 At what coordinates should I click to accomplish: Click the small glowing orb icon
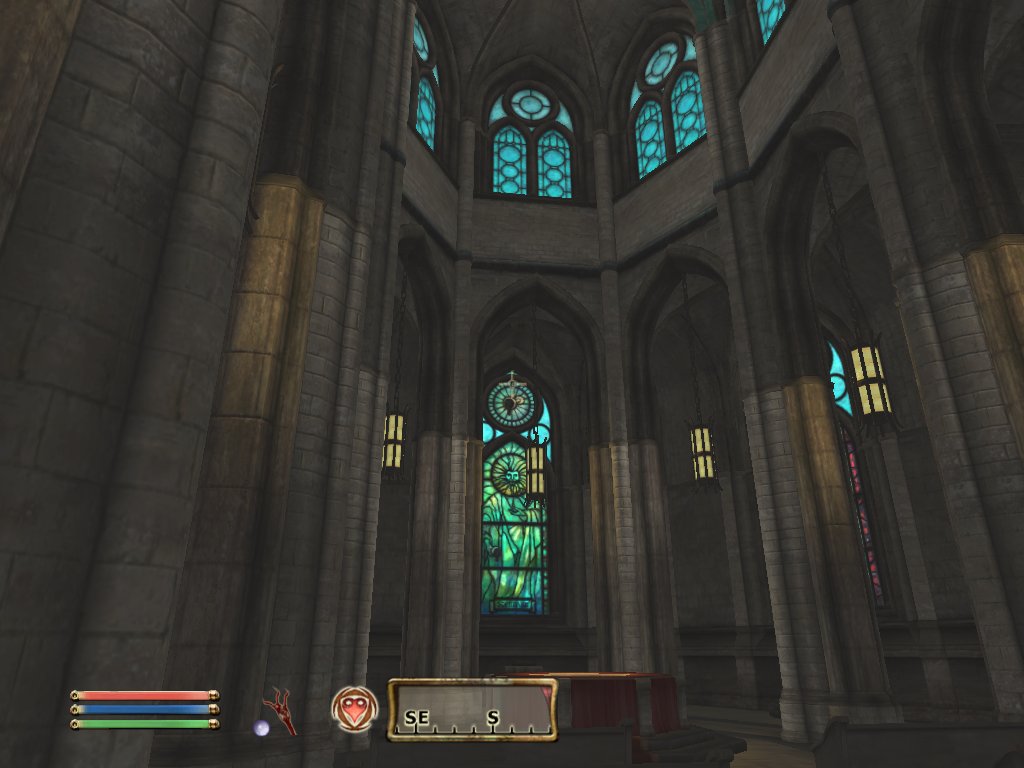(x=261, y=728)
